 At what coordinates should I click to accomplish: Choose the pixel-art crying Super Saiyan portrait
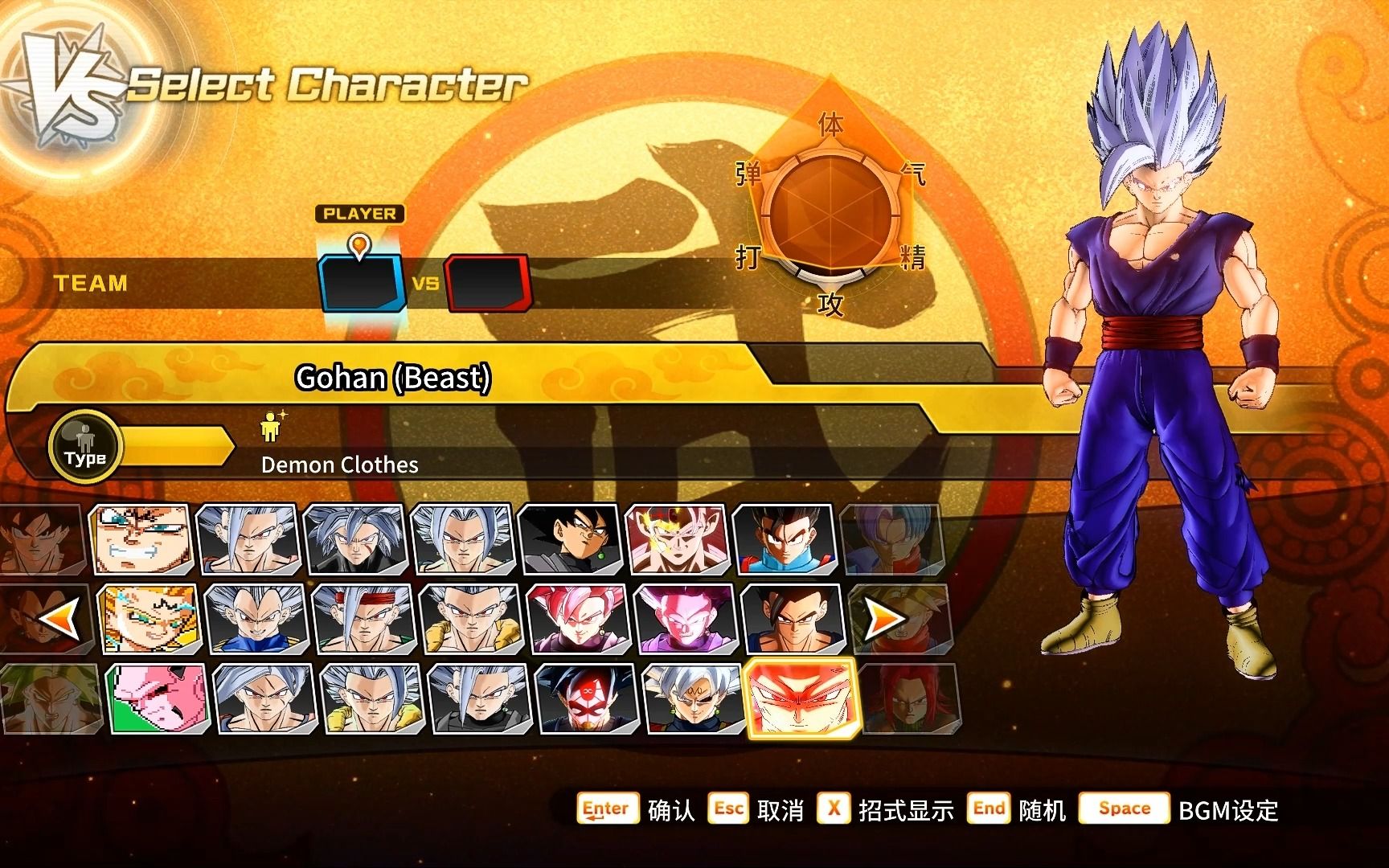pyautogui.click(x=150, y=618)
